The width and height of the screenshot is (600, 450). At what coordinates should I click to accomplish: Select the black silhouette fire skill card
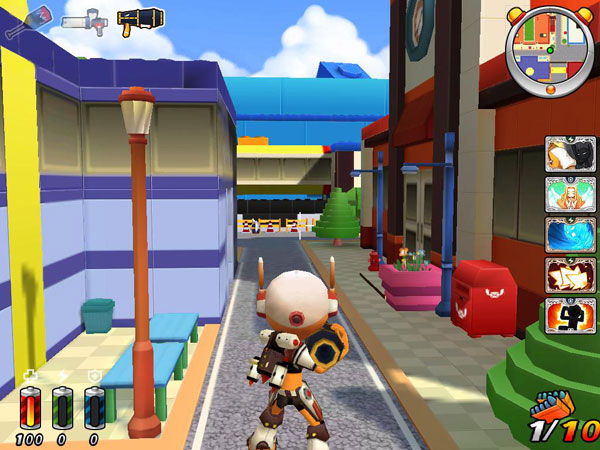tap(570, 315)
